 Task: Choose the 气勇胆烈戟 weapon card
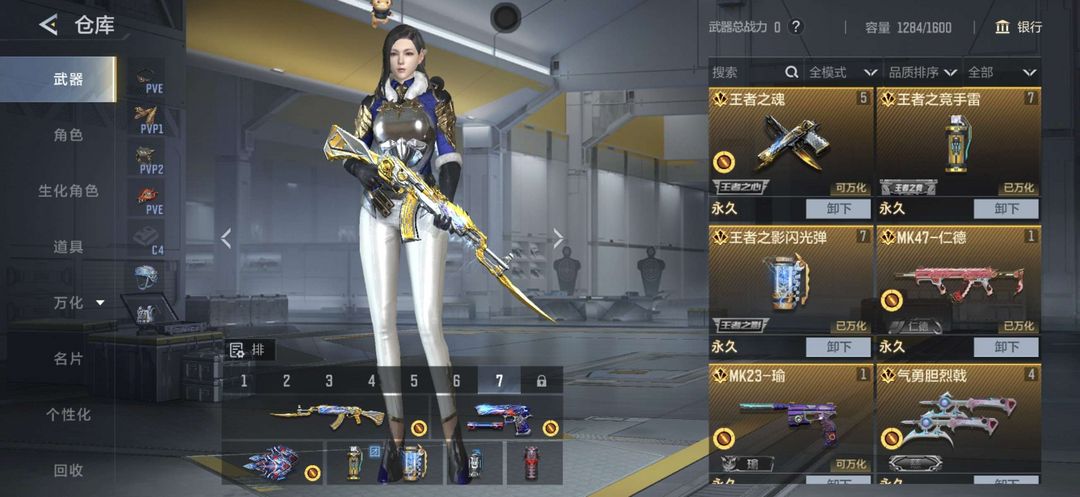click(x=958, y=420)
